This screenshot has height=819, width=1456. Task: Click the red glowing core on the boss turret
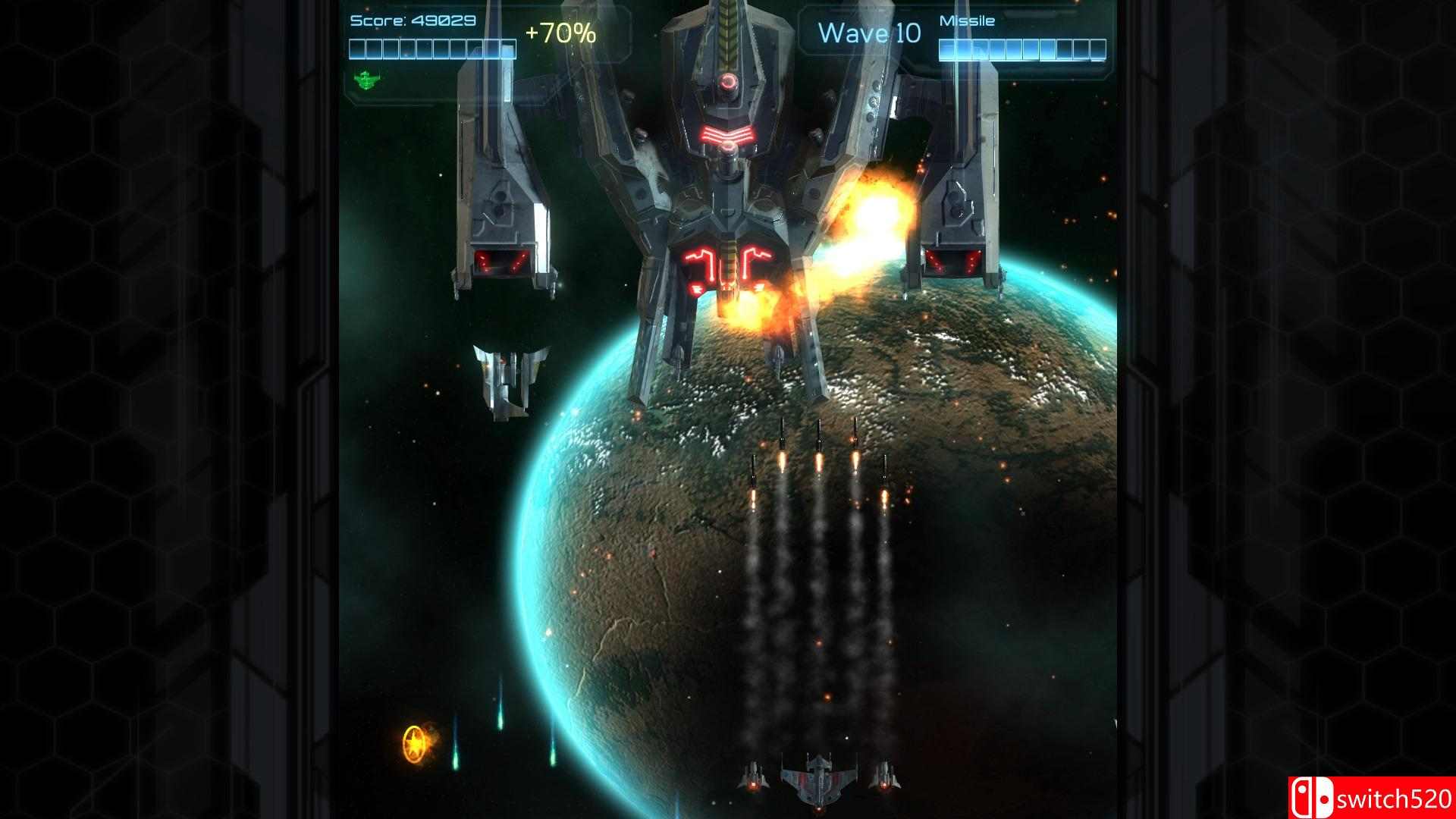click(727, 82)
